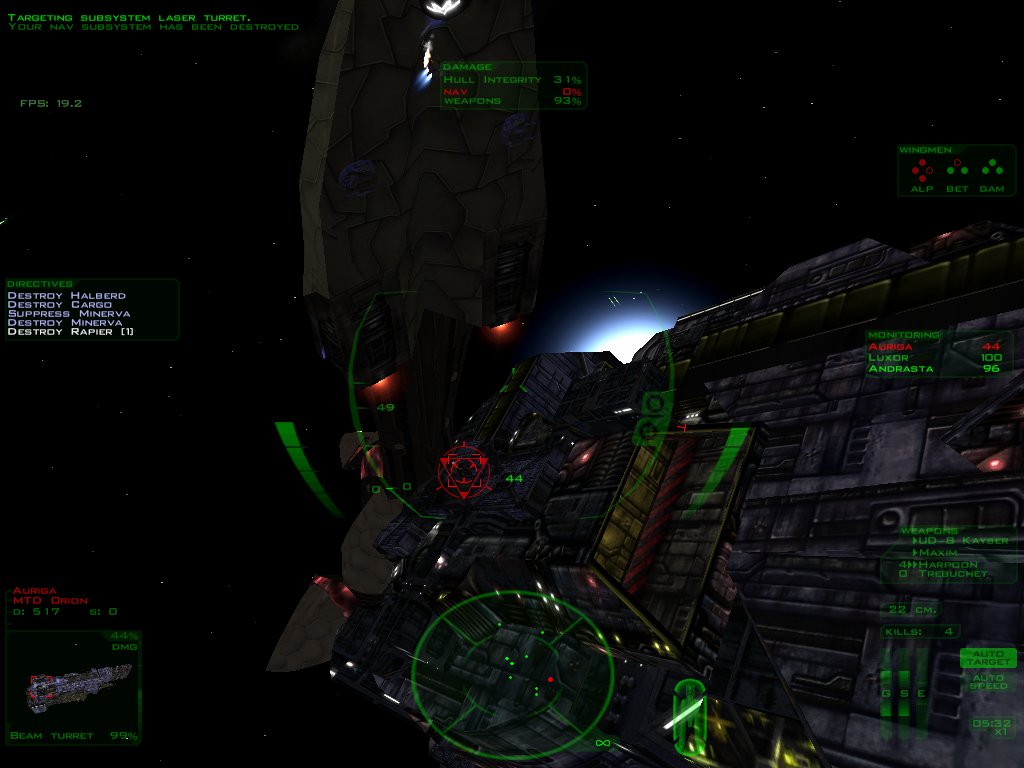Click the Beta wing status icon
Viewport: 1024px width, 768px height.
(x=957, y=169)
